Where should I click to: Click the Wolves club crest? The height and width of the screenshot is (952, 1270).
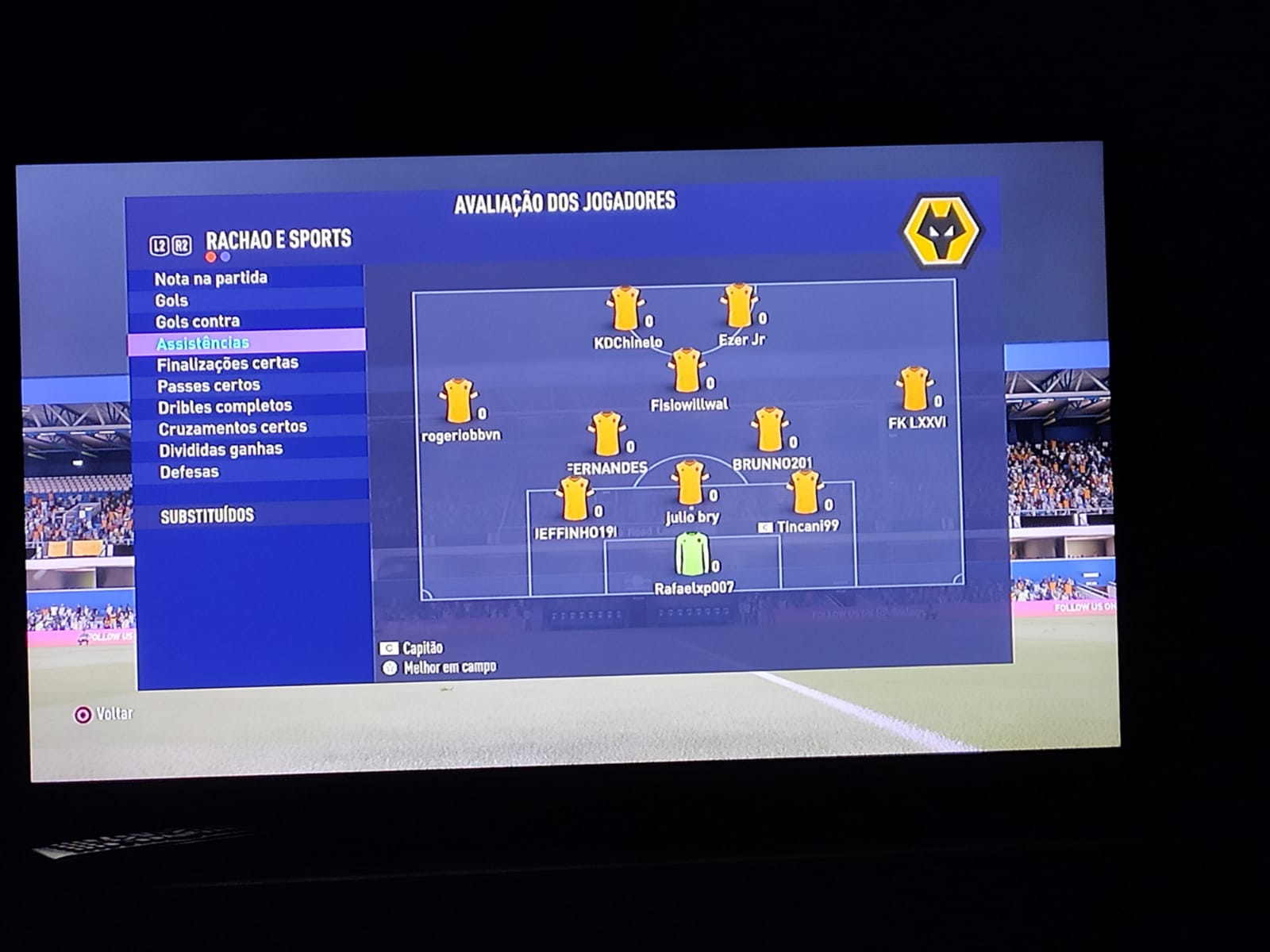coord(941,230)
